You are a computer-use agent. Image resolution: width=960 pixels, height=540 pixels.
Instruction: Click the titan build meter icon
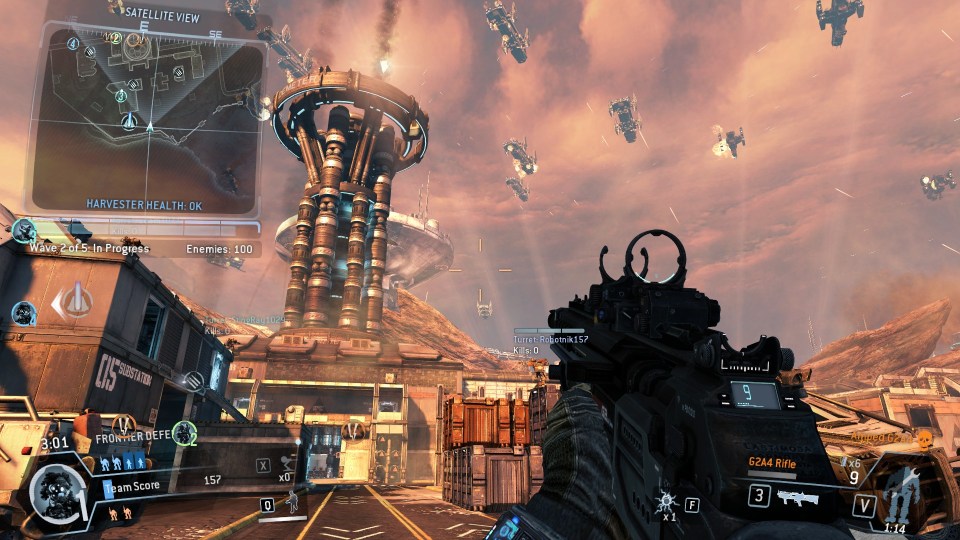coord(902,491)
